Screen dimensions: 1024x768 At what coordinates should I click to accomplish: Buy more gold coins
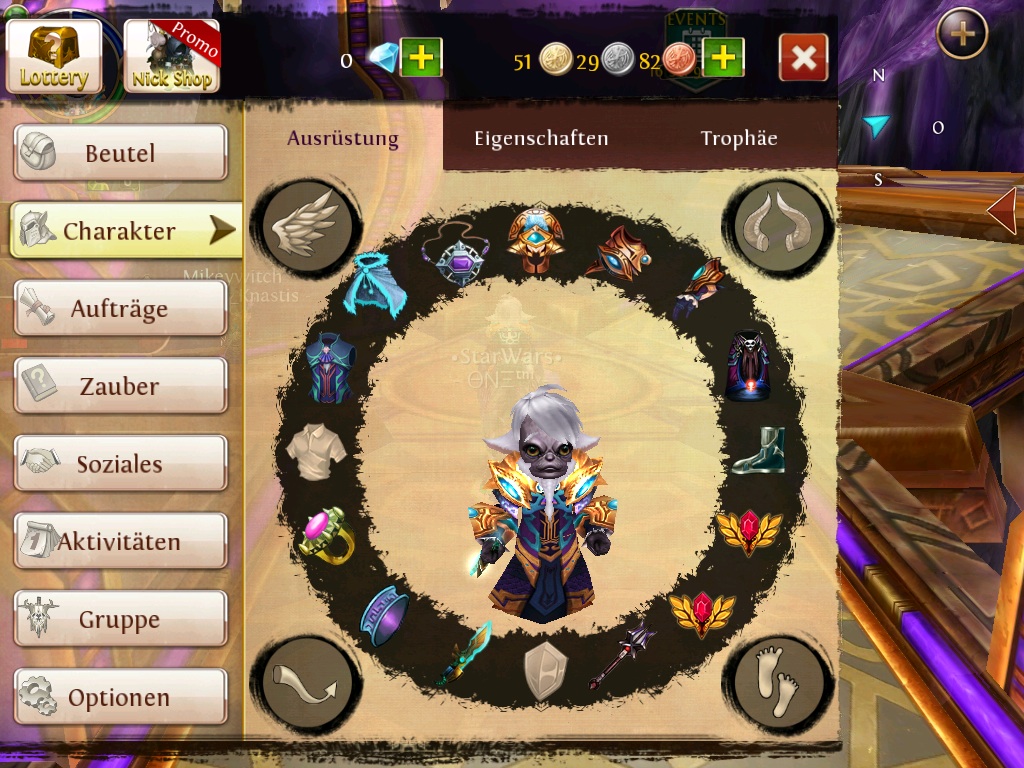coord(723,58)
